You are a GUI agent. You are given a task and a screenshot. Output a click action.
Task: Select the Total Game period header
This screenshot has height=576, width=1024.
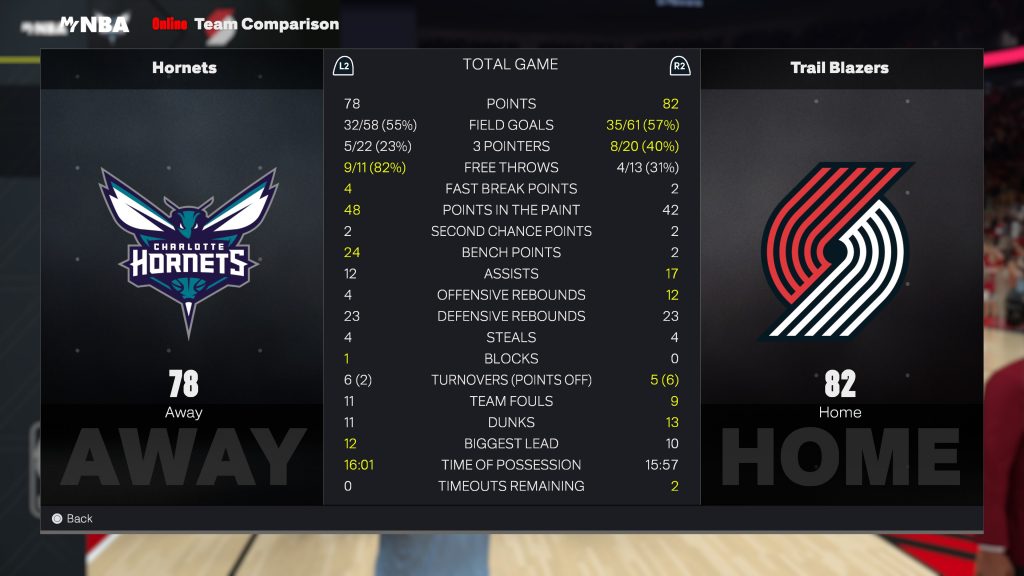click(510, 65)
